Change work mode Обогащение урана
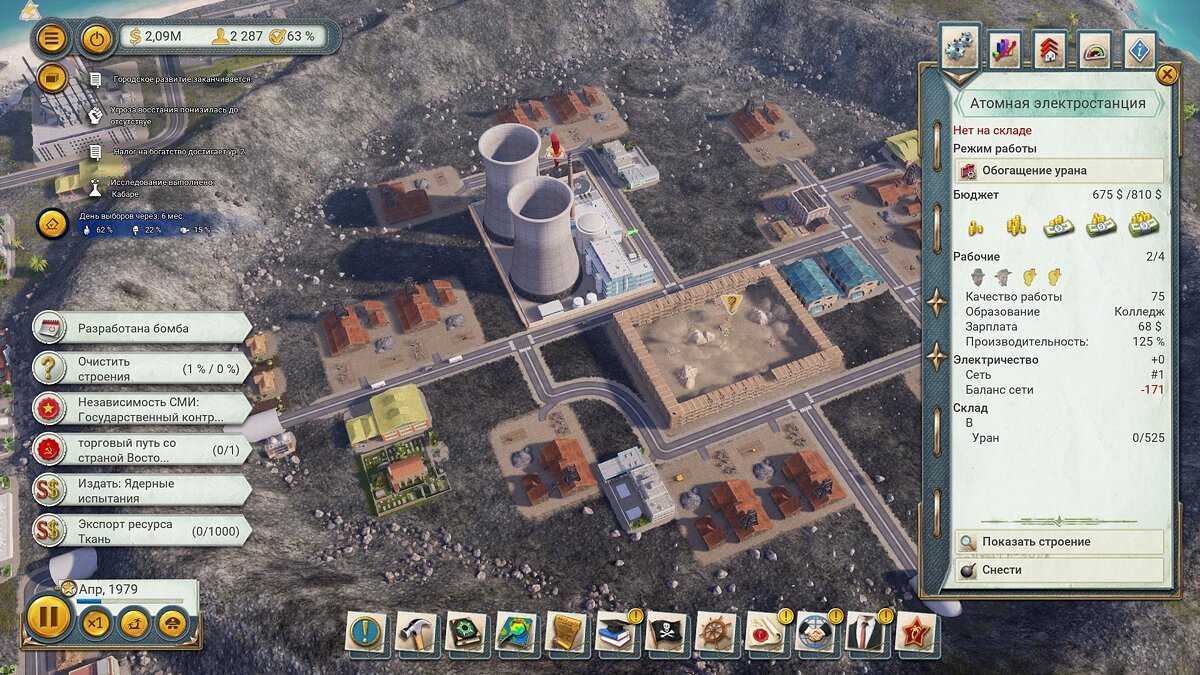The height and width of the screenshot is (675, 1200). click(x=1058, y=170)
